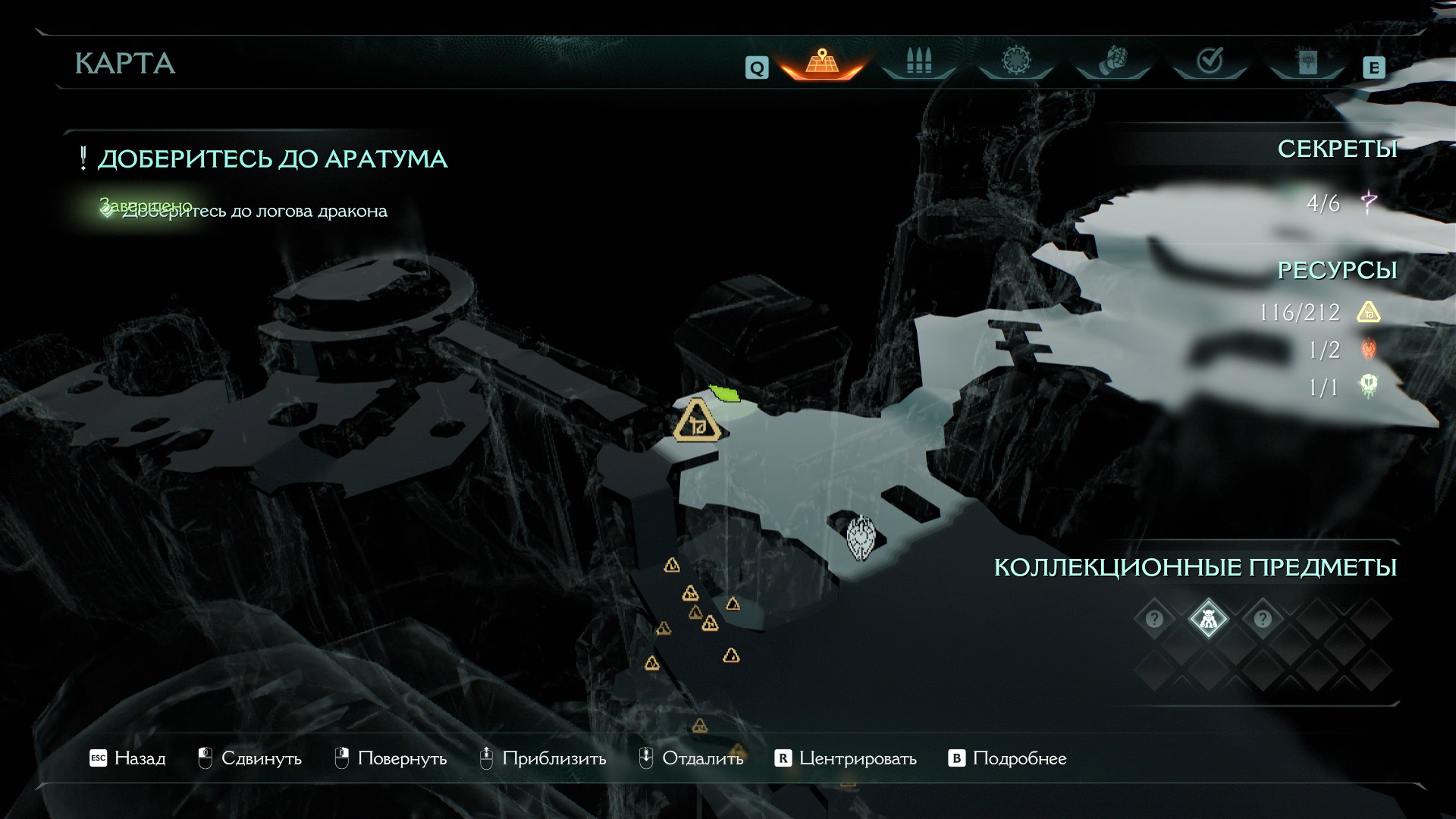Screen dimensions: 1456x819
Task: Click the white emblem marker on the map
Action: click(x=861, y=538)
